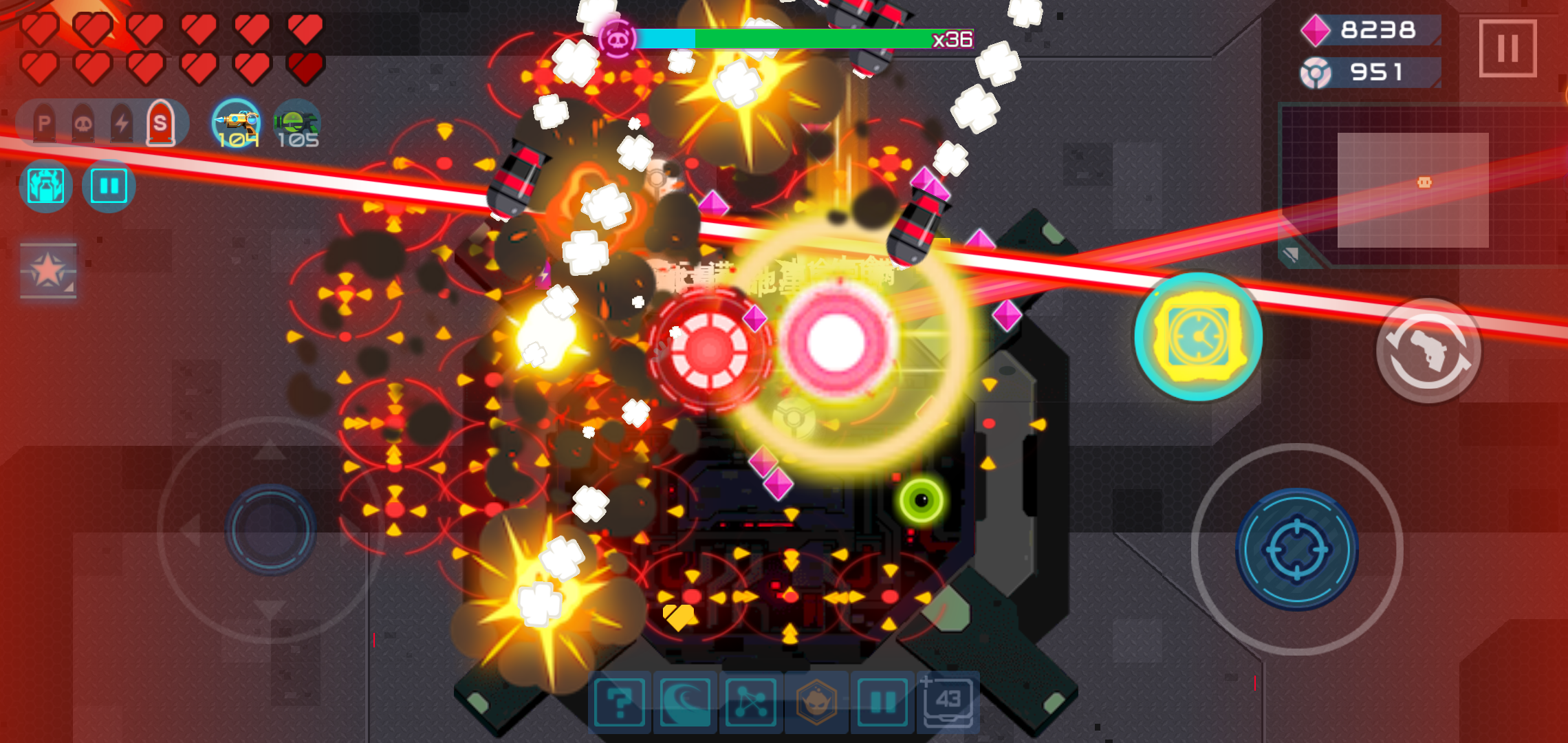The image size is (1568, 743).
Task: Enable the skull bullet ammo type
Action: (x=83, y=122)
